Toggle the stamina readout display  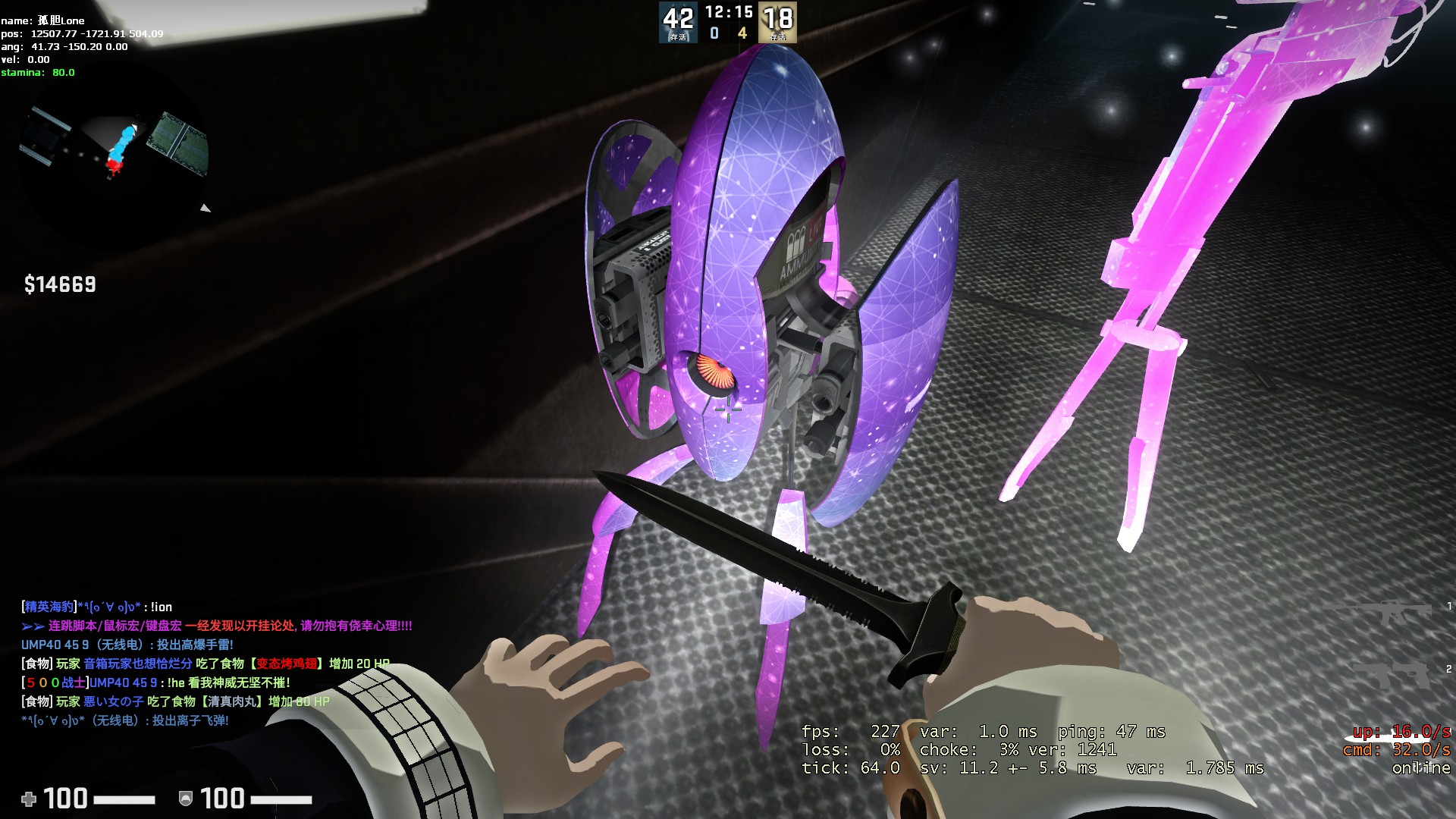point(36,72)
